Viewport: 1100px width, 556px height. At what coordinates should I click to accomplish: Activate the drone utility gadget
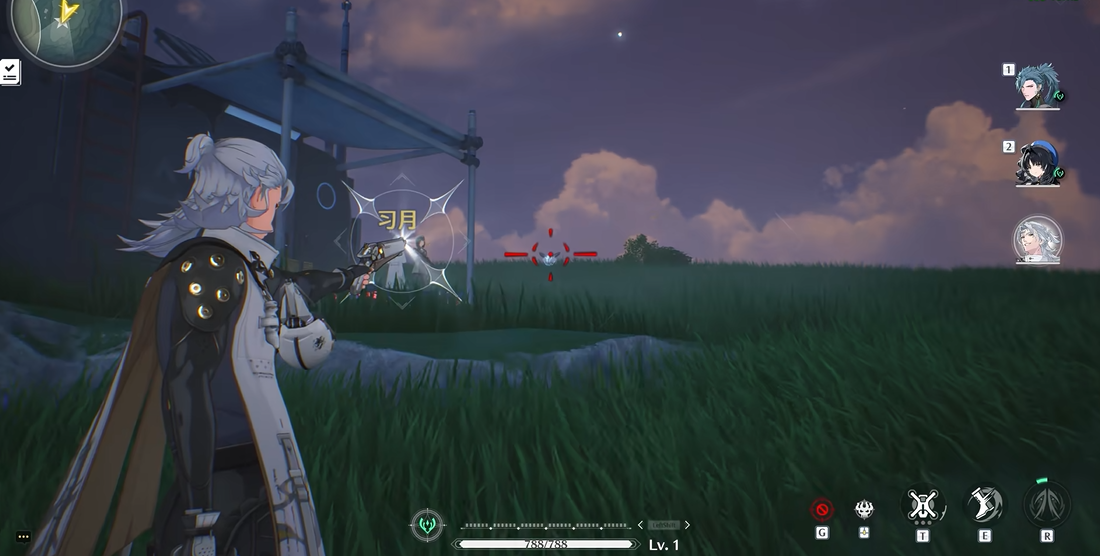pos(922,506)
